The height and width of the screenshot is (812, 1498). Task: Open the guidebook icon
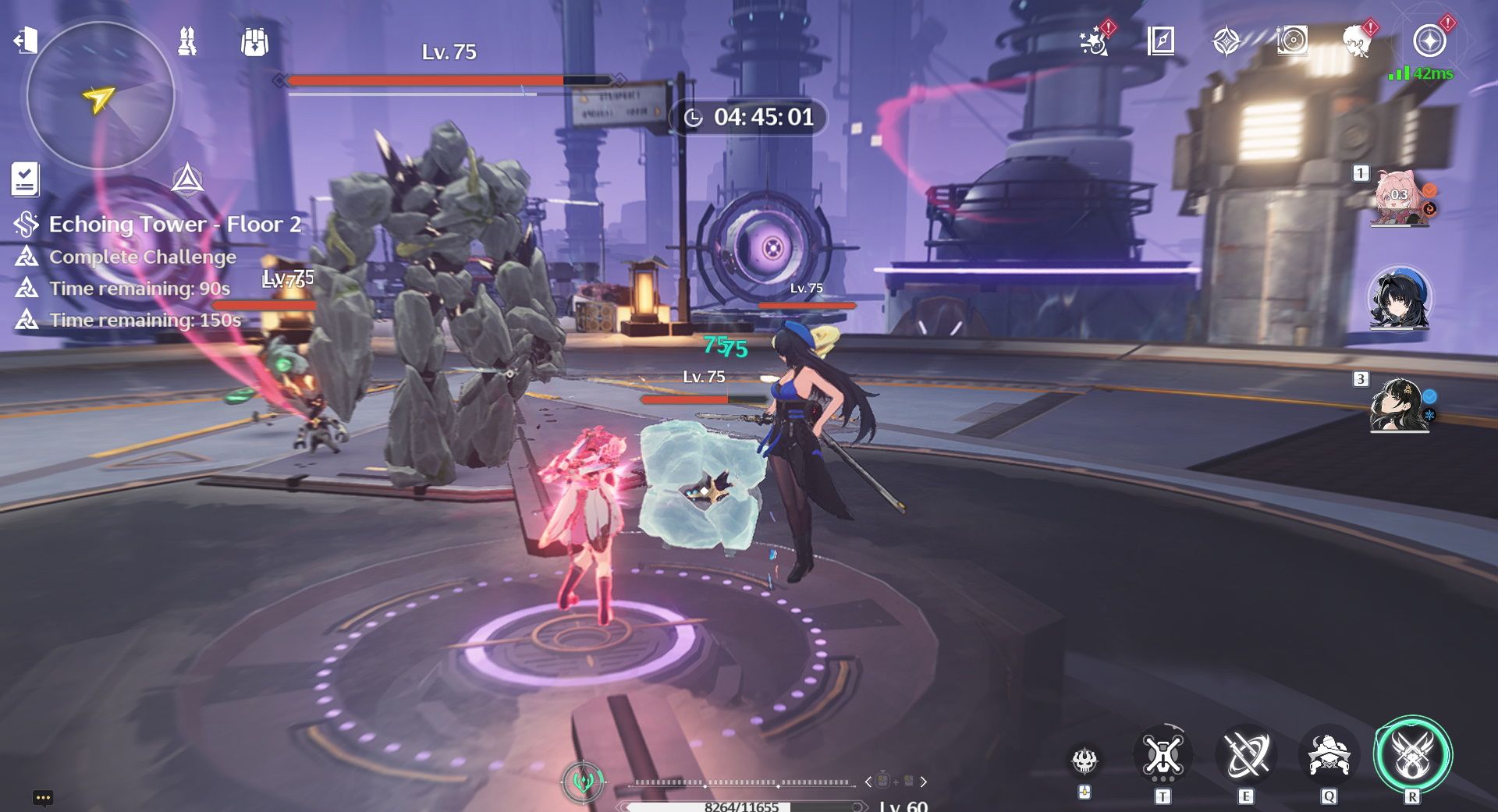point(1161,41)
